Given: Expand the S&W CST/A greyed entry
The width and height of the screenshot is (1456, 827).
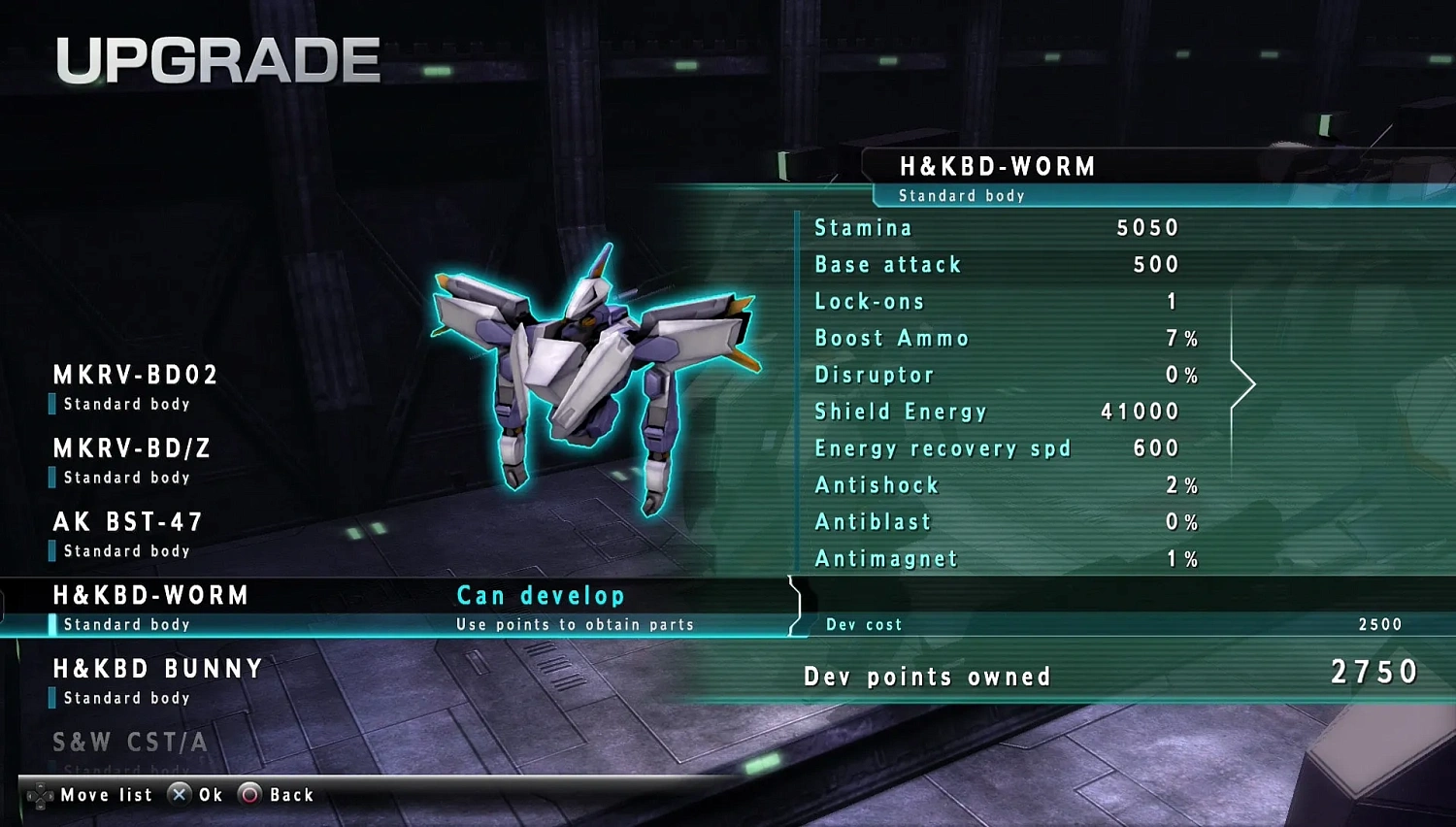Looking at the screenshot, I should (x=128, y=742).
